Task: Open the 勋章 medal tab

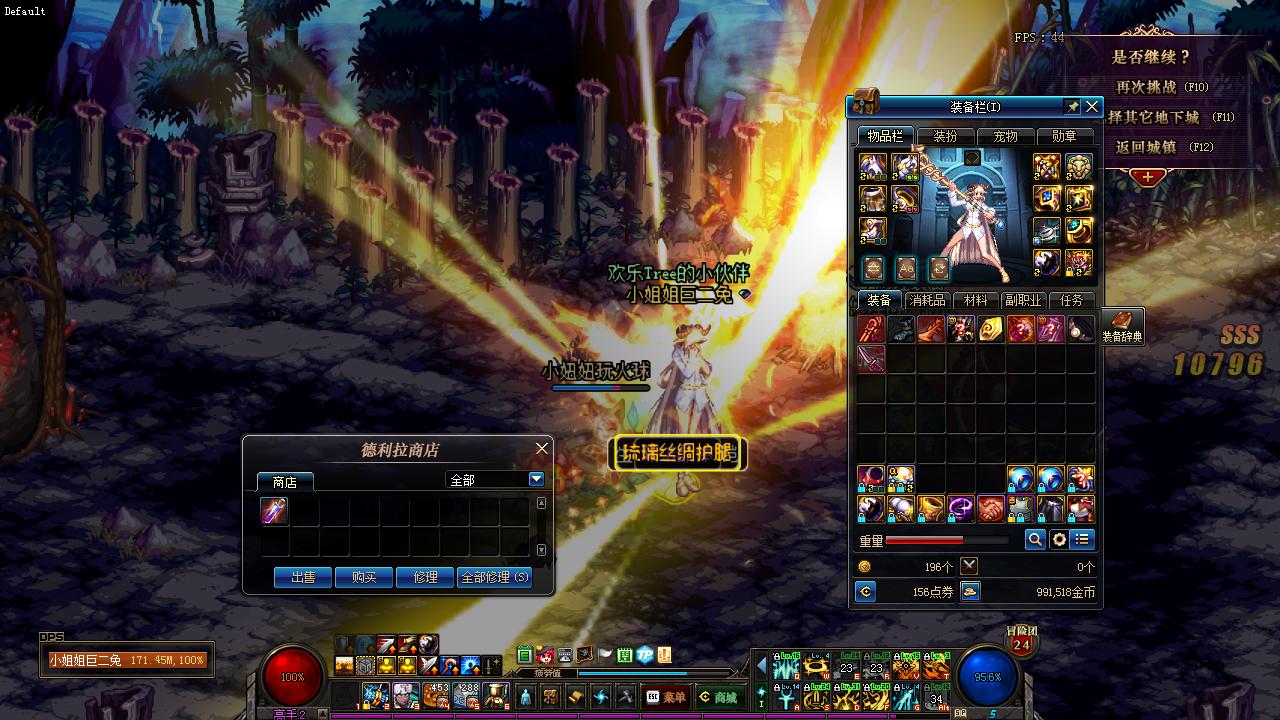Action: (x=1064, y=136)
